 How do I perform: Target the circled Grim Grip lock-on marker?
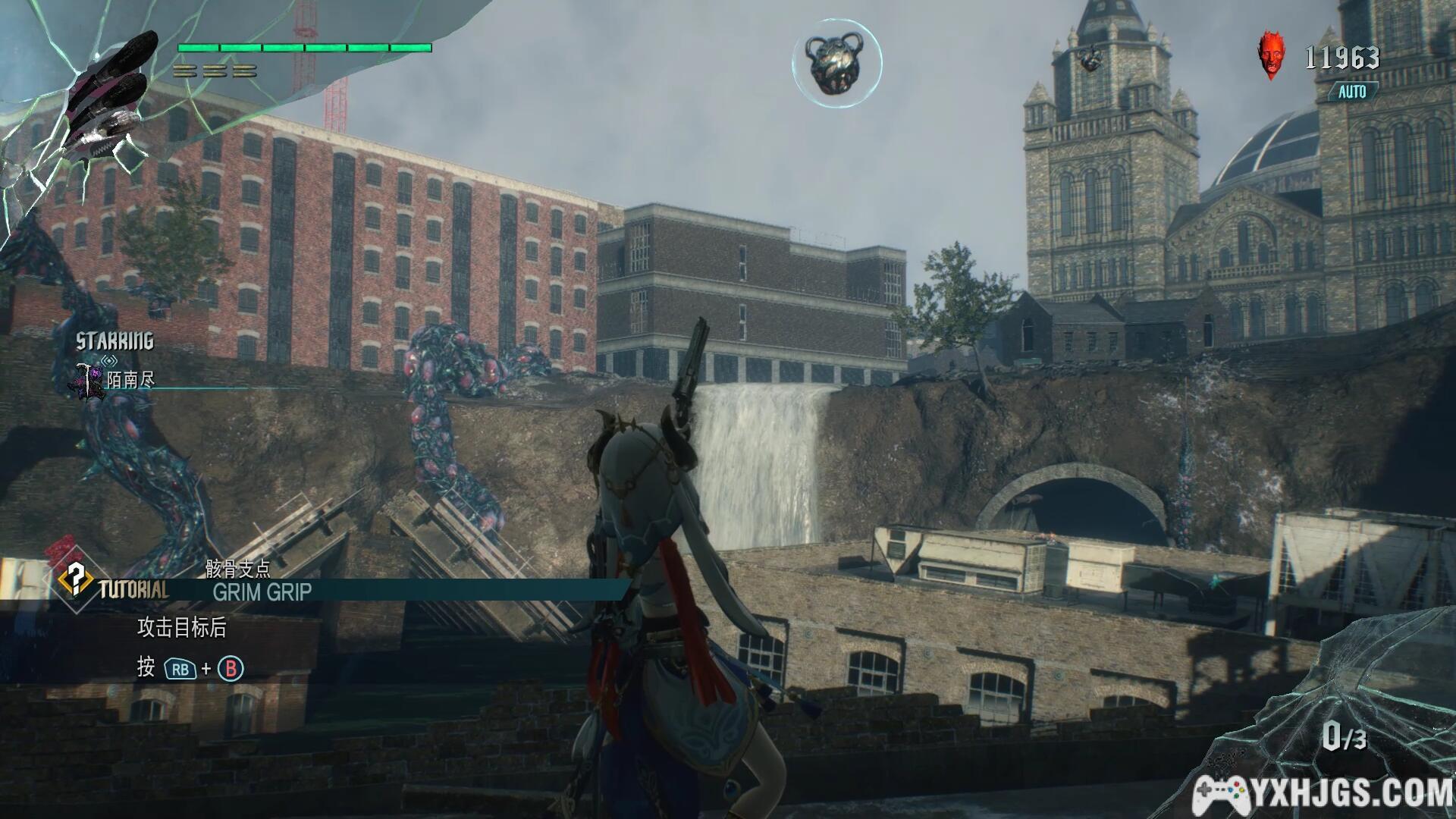pos(836,62)
